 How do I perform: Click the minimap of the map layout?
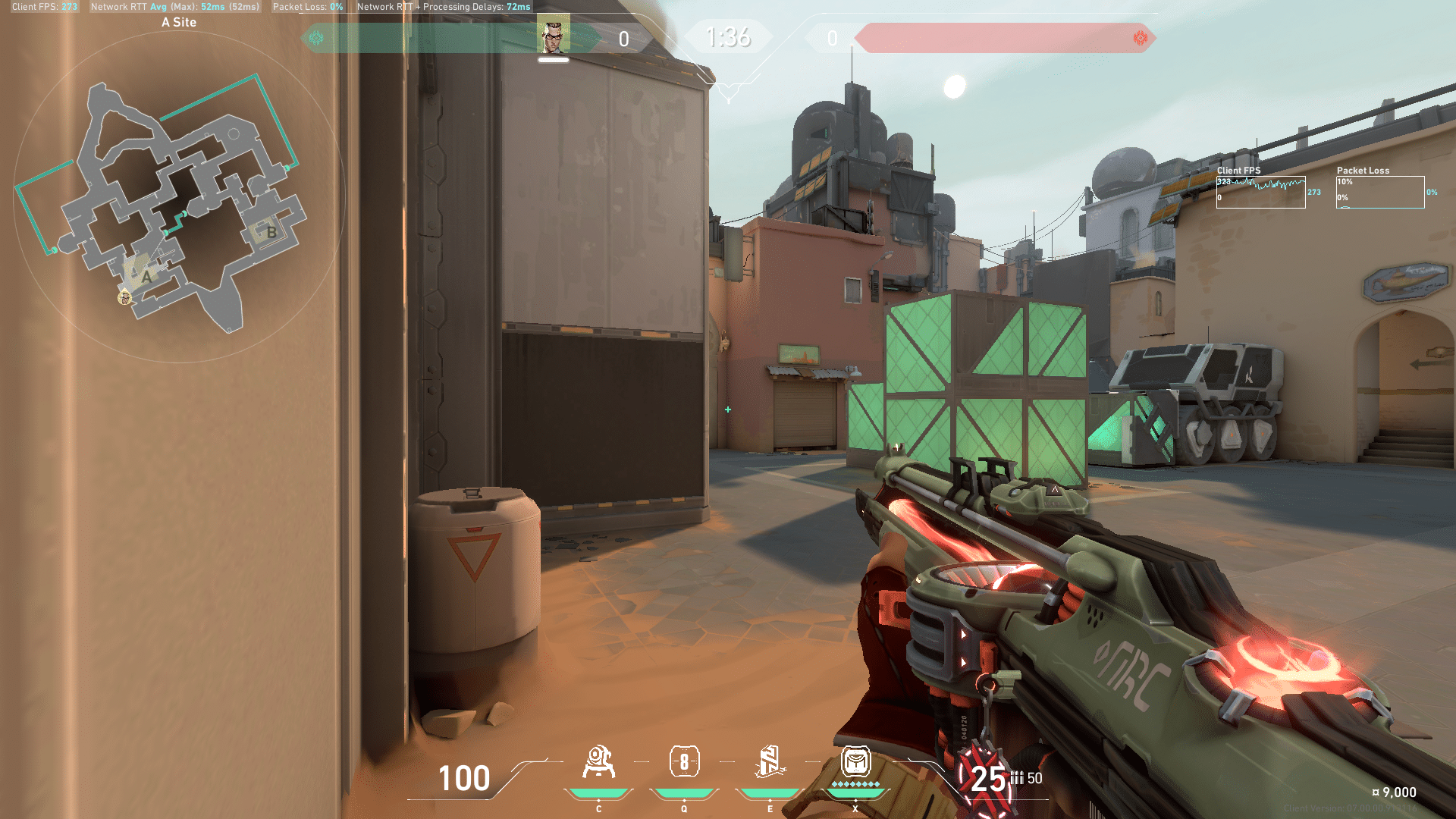tap(179, 197)
